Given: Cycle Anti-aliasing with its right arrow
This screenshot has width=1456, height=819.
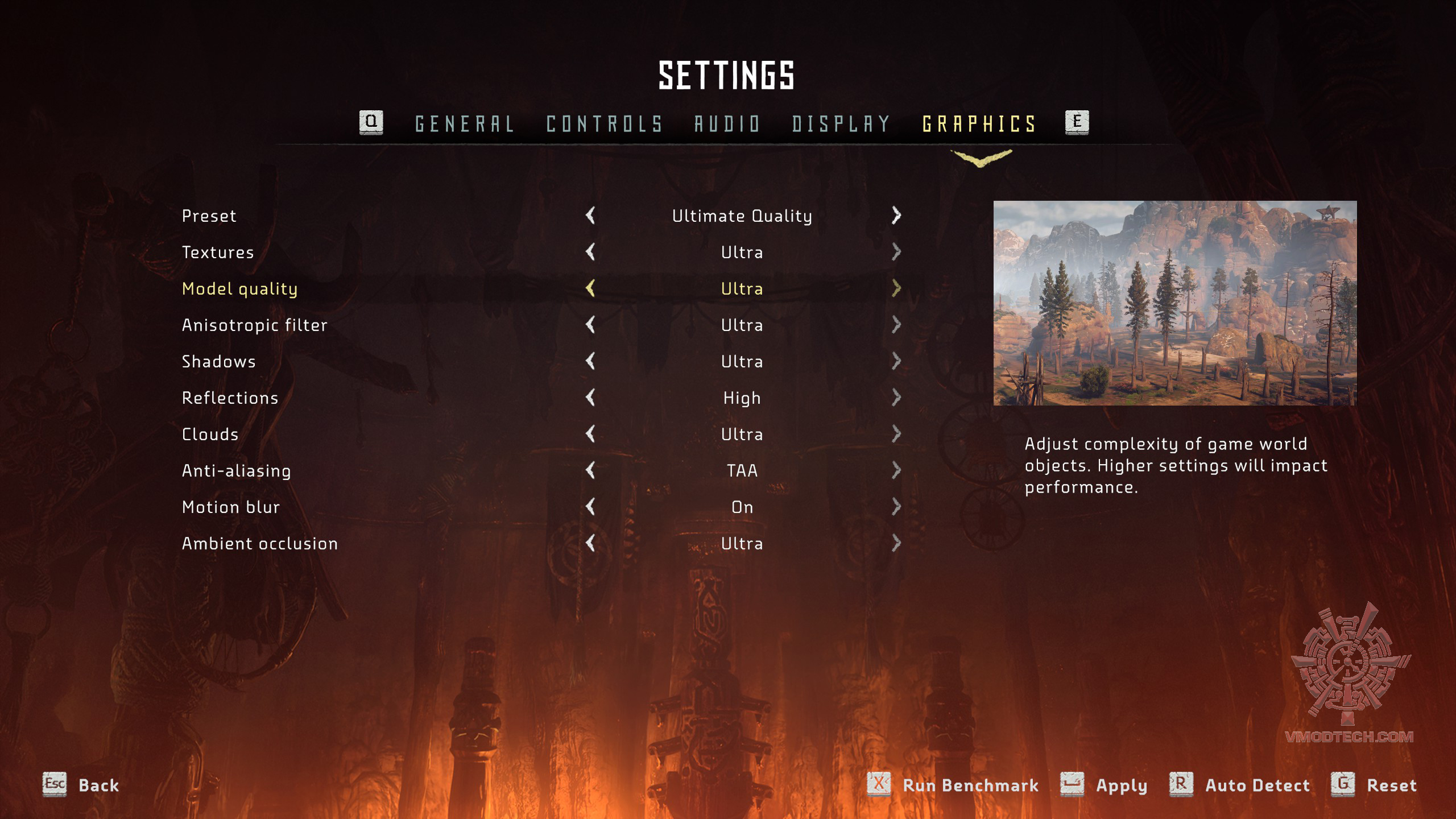Looking at the screenshot, I should click(x=896, y=470).
